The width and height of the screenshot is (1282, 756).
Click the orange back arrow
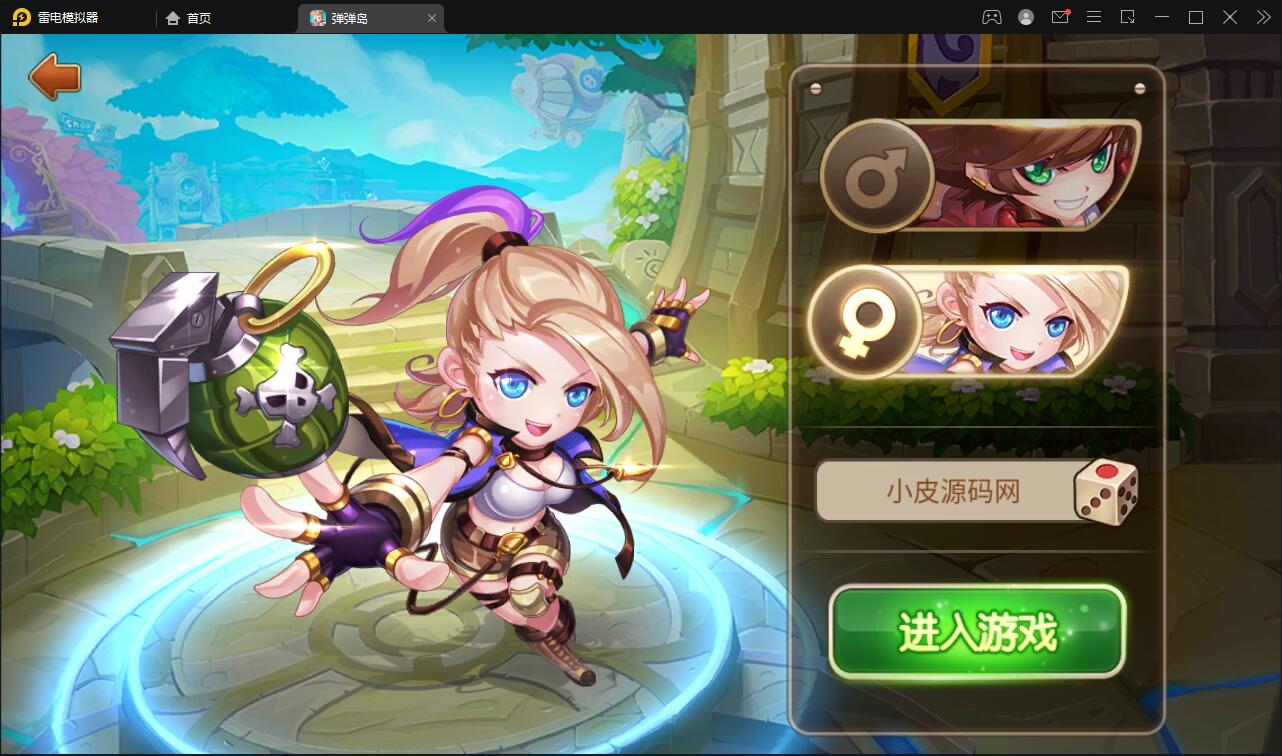(x=55, y=76)
